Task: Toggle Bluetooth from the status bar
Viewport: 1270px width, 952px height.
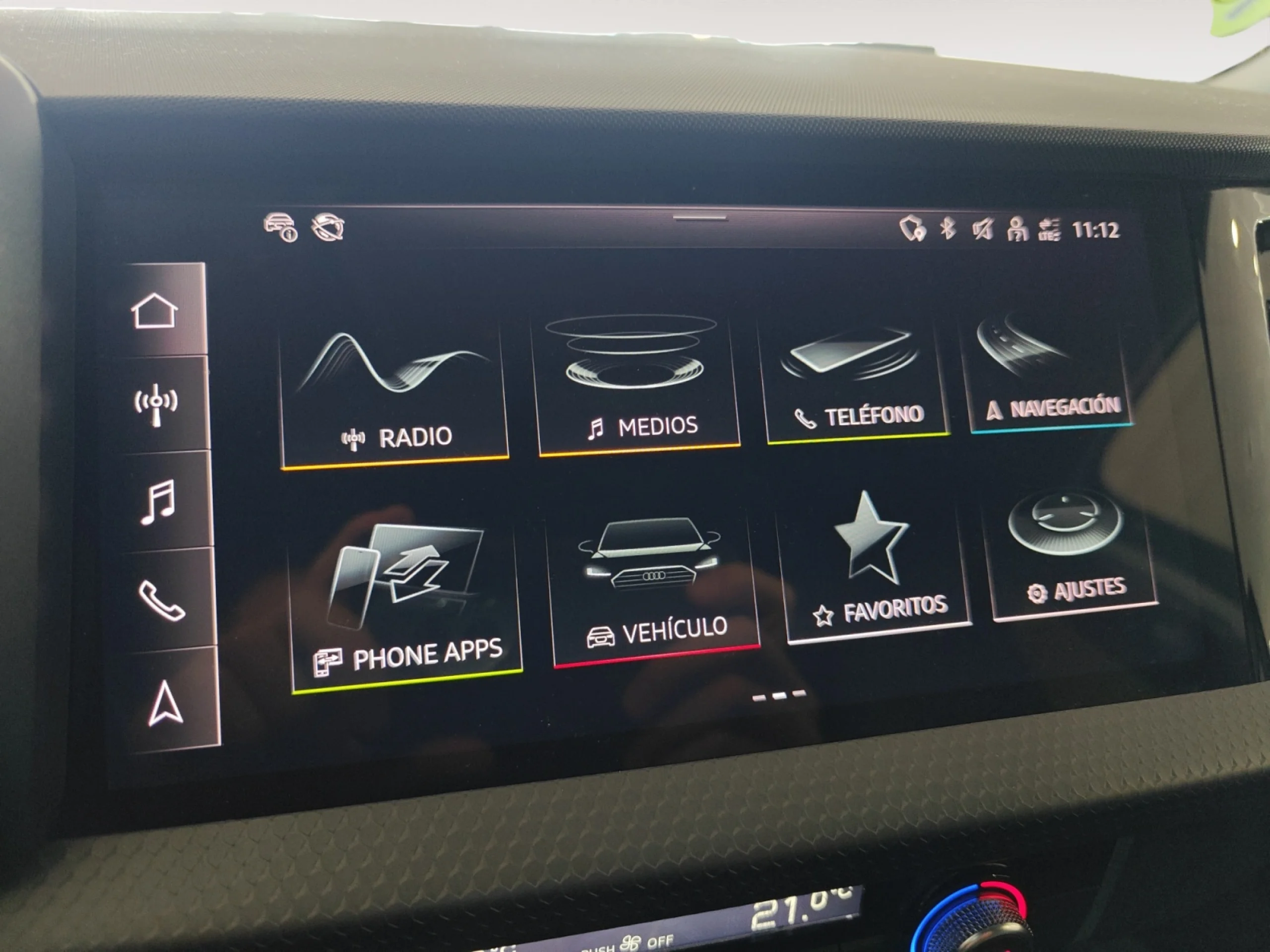Action: coord(950,230)
